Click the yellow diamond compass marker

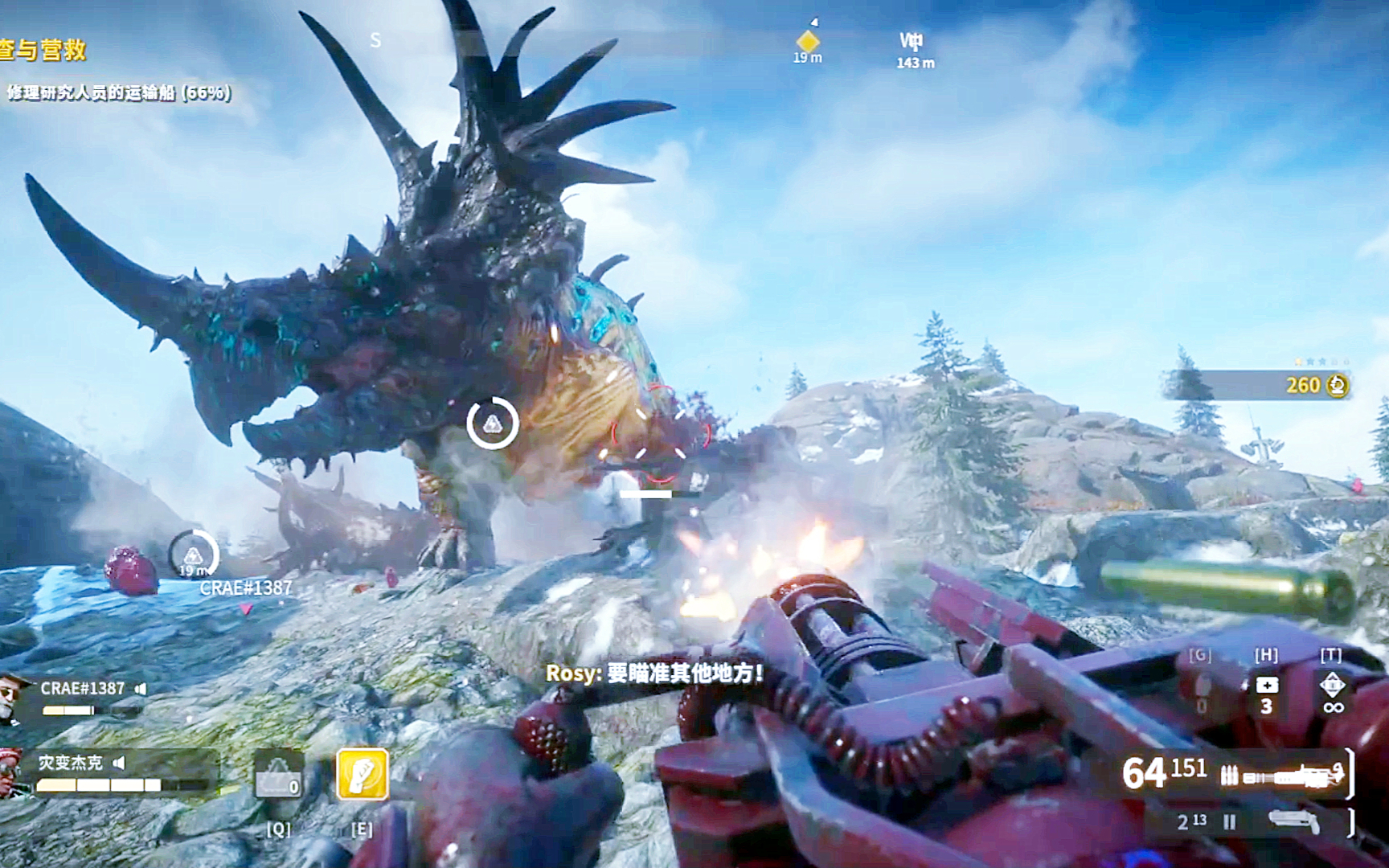tap(808, 40)
